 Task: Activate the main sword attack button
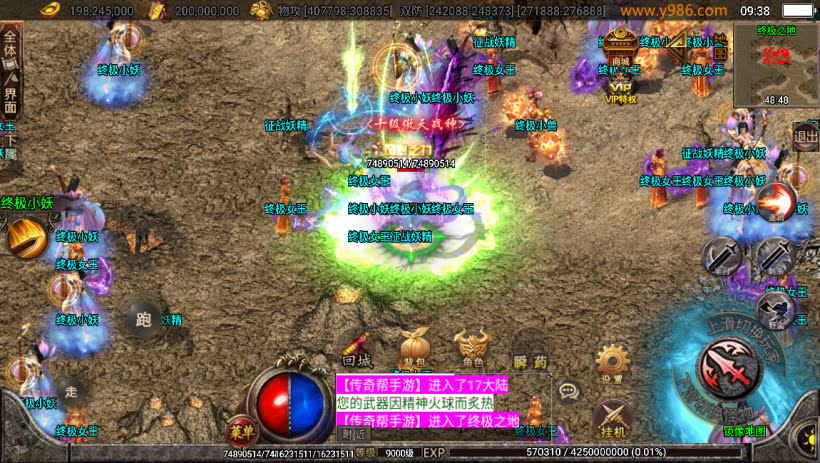coord(730,367)
